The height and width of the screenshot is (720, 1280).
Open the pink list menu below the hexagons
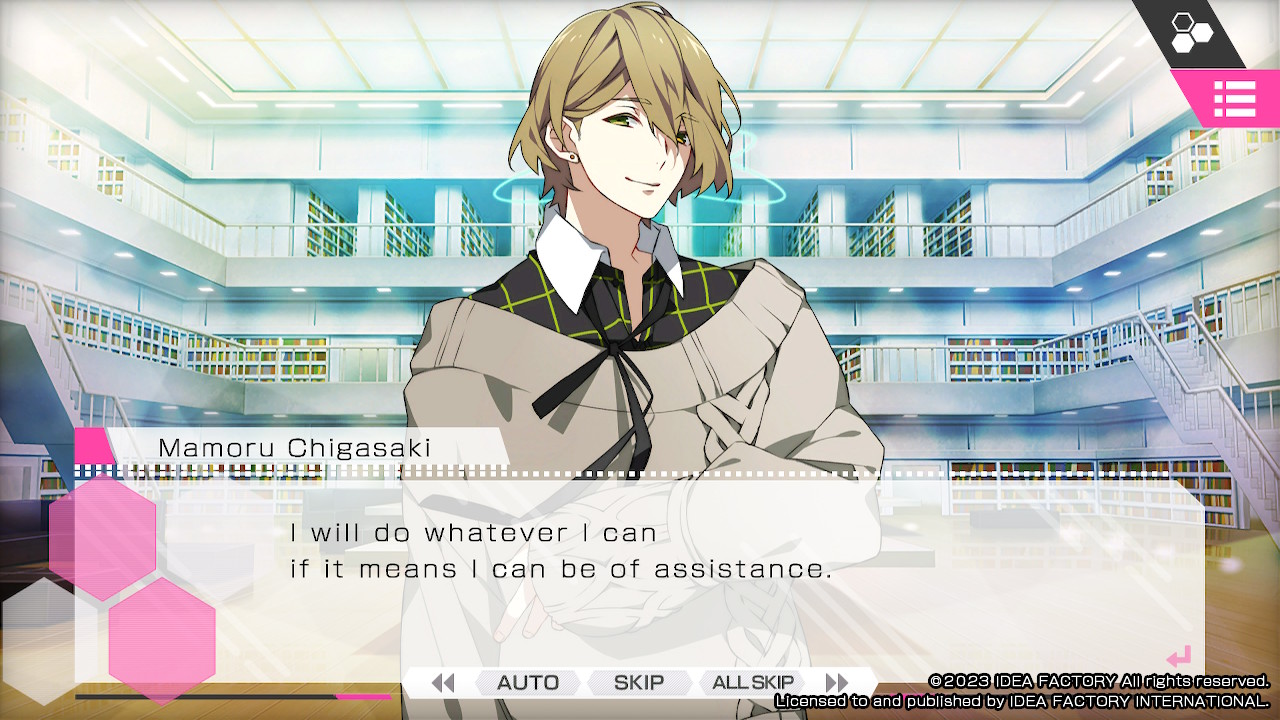1236,100
